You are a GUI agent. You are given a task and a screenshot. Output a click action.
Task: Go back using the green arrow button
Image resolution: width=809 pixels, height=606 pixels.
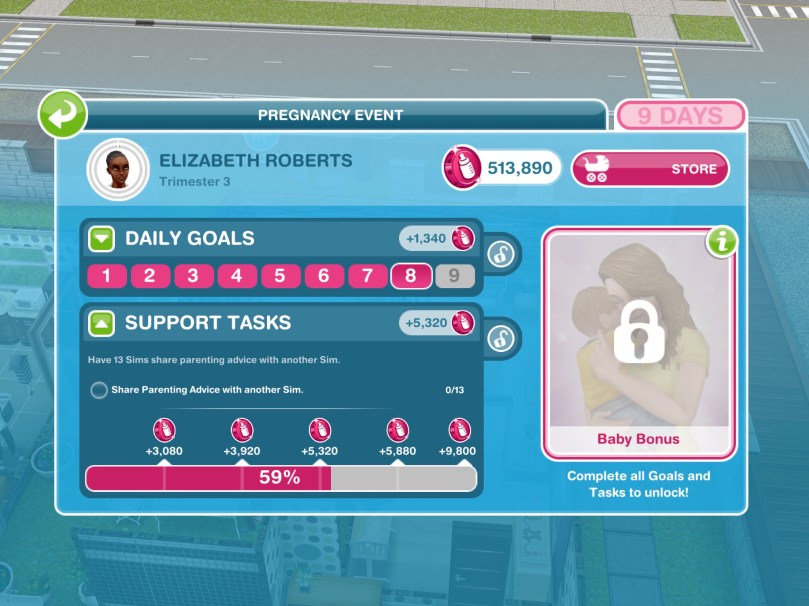coord(62,114)
